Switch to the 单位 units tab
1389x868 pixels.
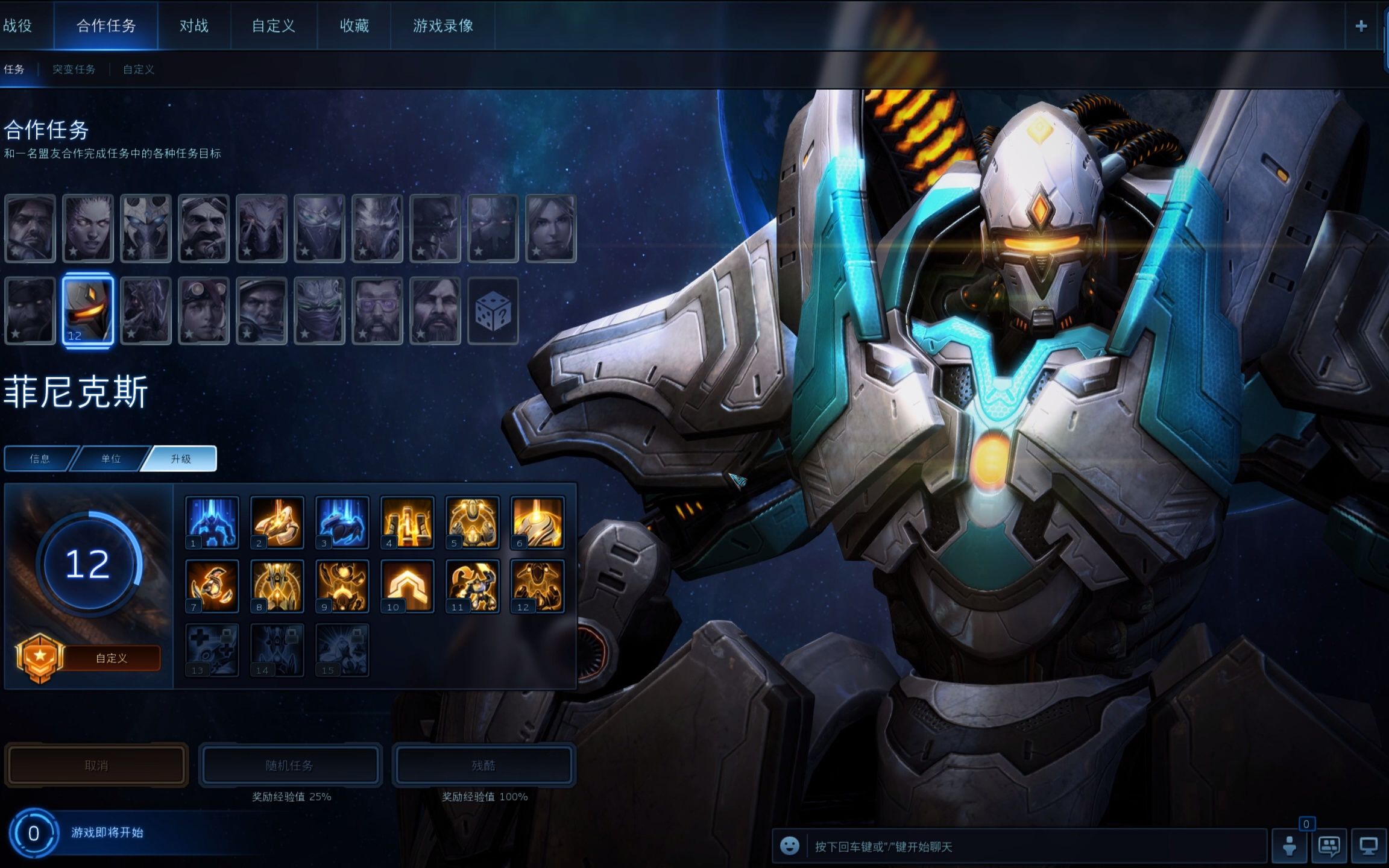111,459
